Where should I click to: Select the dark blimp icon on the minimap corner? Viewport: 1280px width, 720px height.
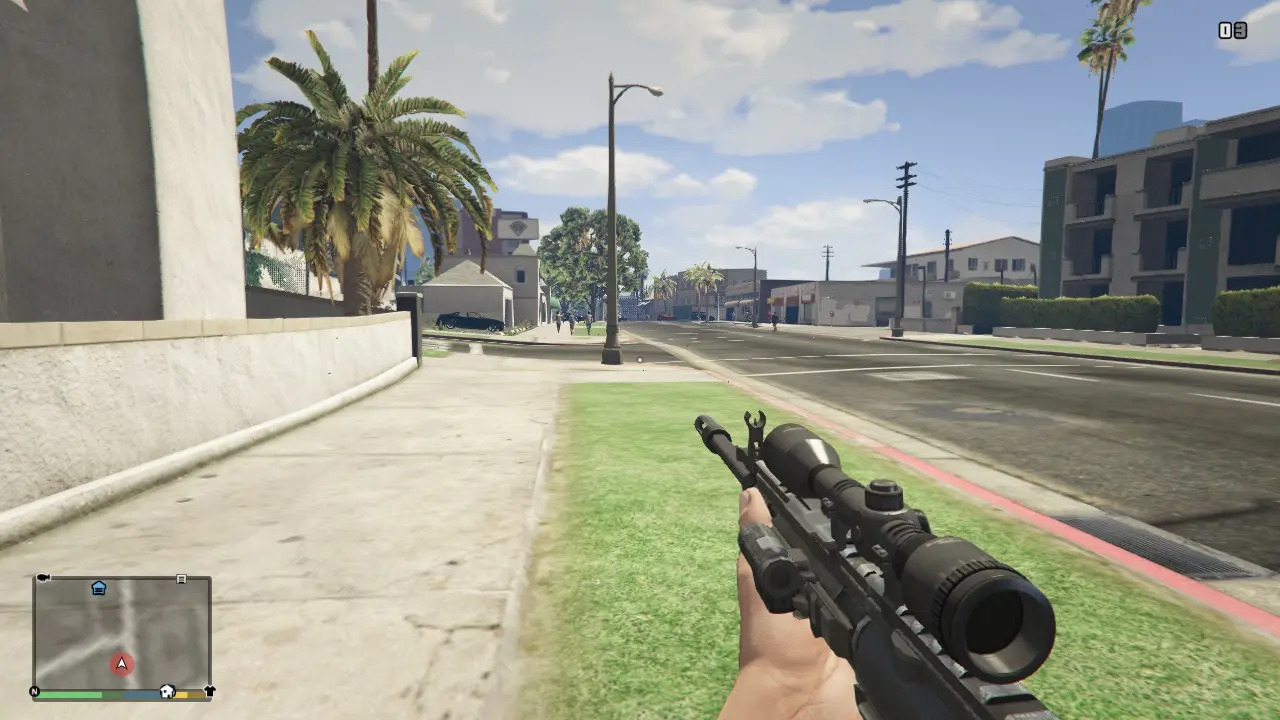pyautogui.click(x=42, y=577)
